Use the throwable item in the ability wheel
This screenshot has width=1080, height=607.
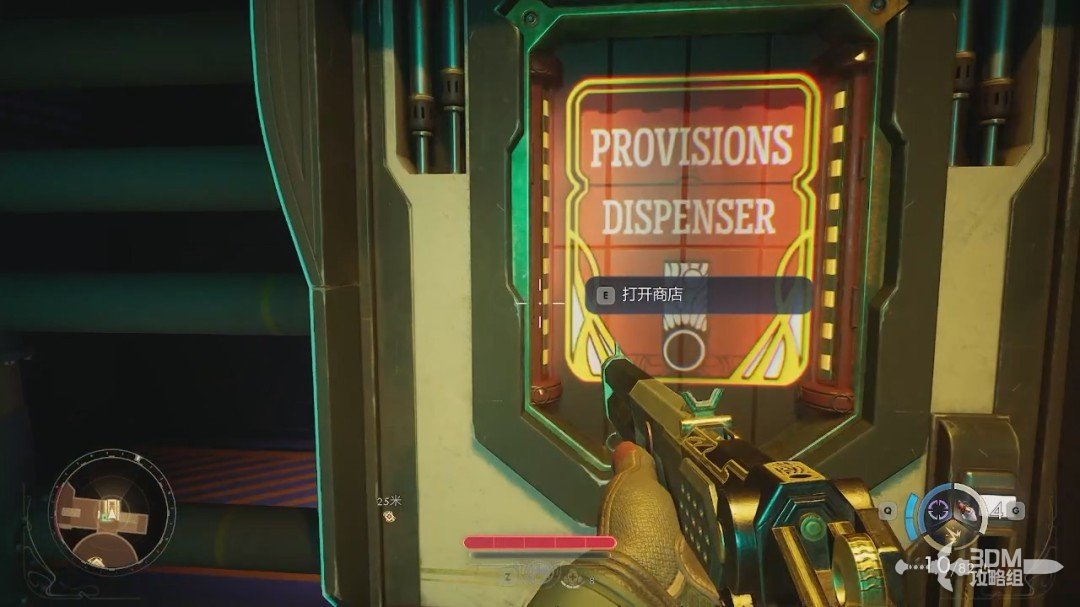click(966, 510)
